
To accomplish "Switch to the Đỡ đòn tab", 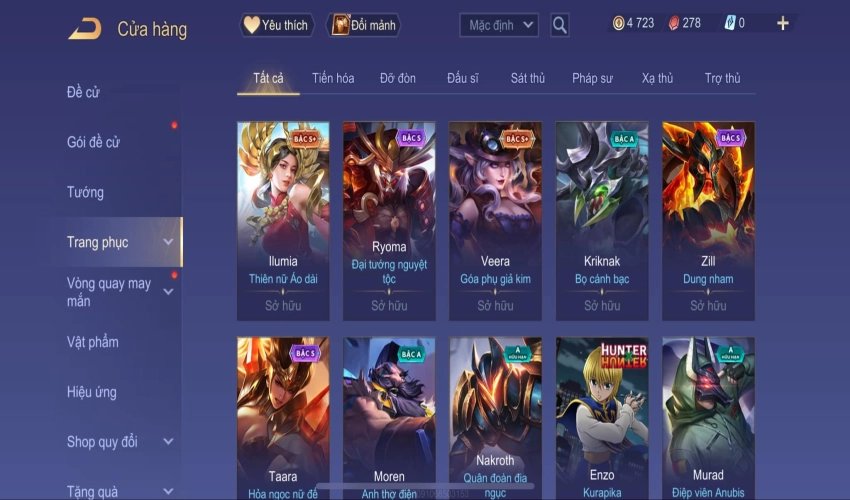I will point(398,78).
